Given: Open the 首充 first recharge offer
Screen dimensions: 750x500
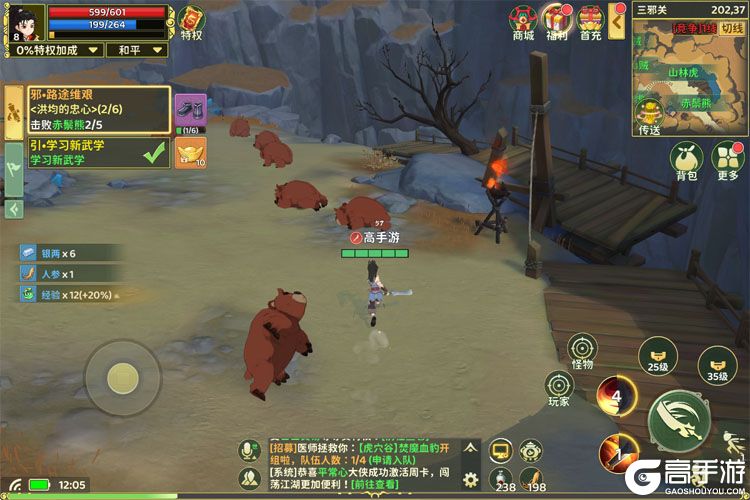Looking at the screenshot, I should pos(590,20).
